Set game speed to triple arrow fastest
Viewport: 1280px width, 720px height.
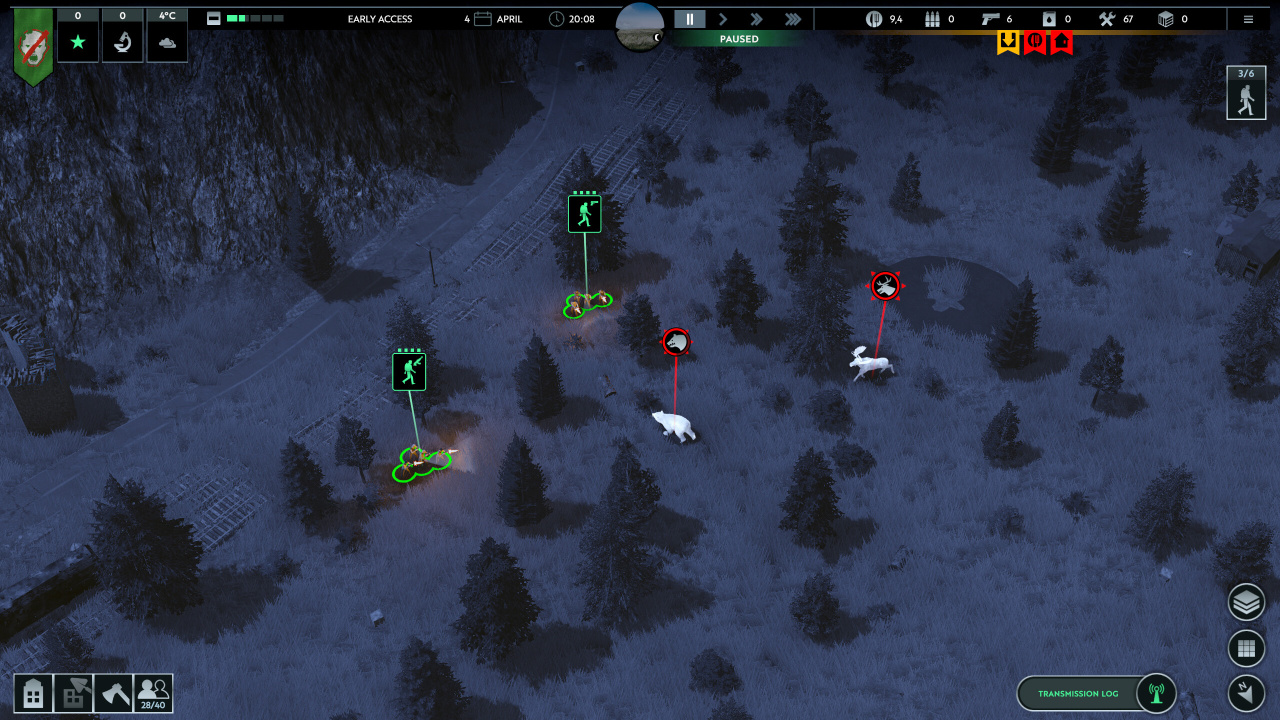tap(792, 19)
